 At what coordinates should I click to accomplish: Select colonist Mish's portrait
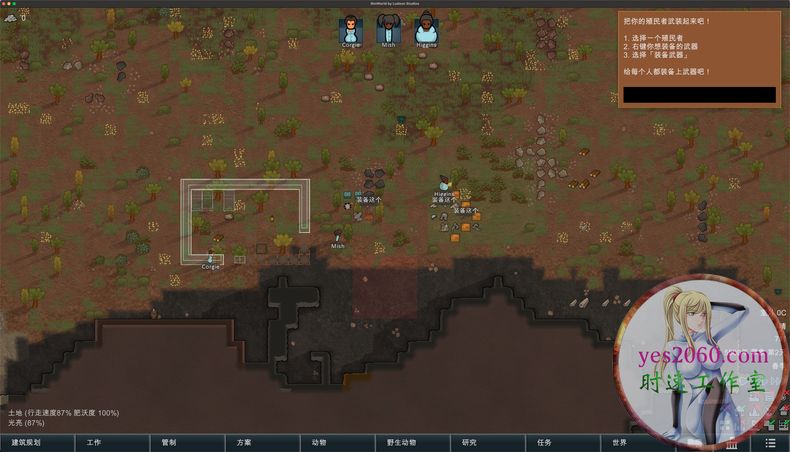(x=388, y=29)
